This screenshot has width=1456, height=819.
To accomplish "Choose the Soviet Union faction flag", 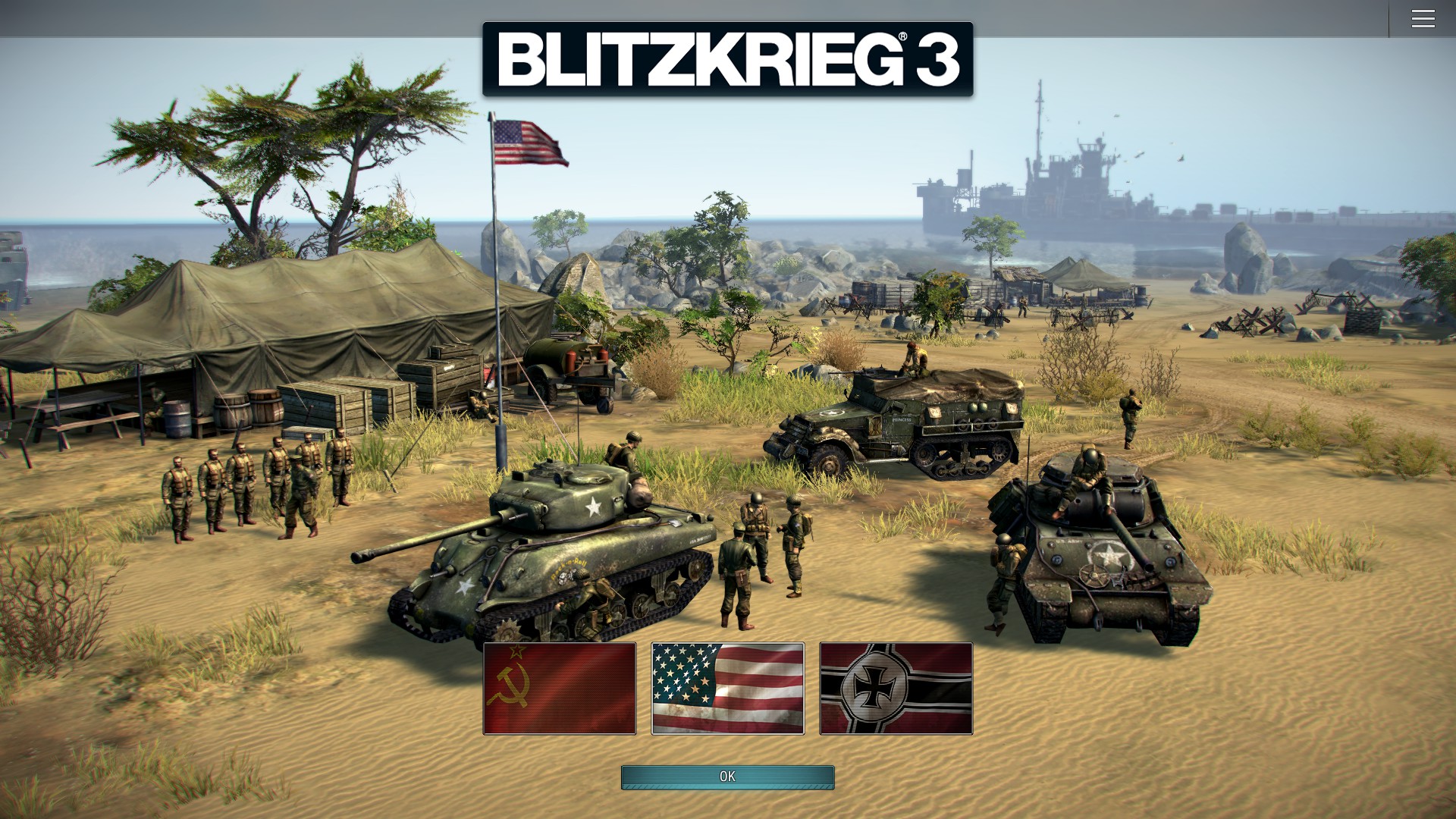I will (560, 689).
